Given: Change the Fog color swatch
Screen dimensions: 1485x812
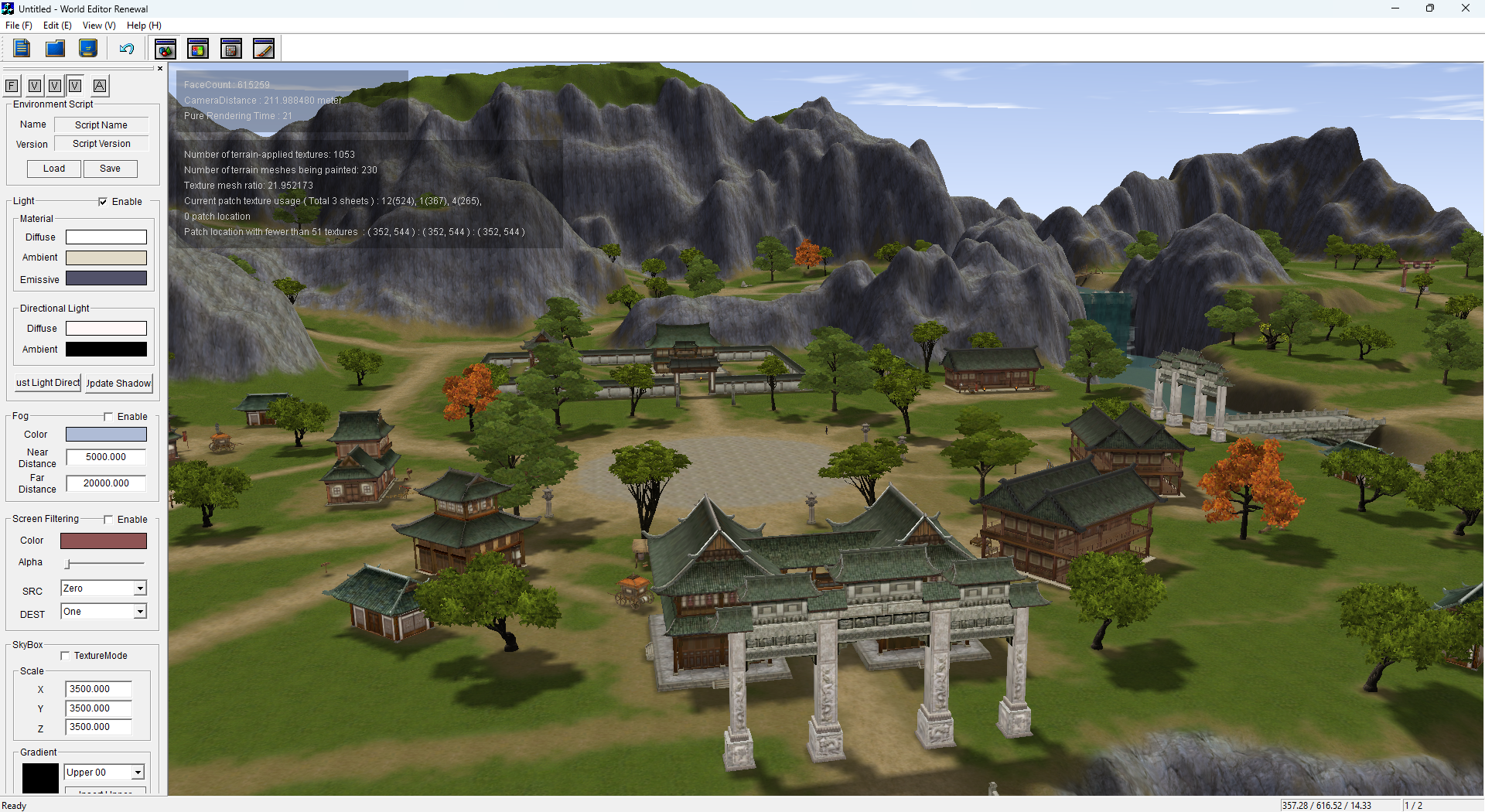Looking at the screenshot, I should (106, 435).
